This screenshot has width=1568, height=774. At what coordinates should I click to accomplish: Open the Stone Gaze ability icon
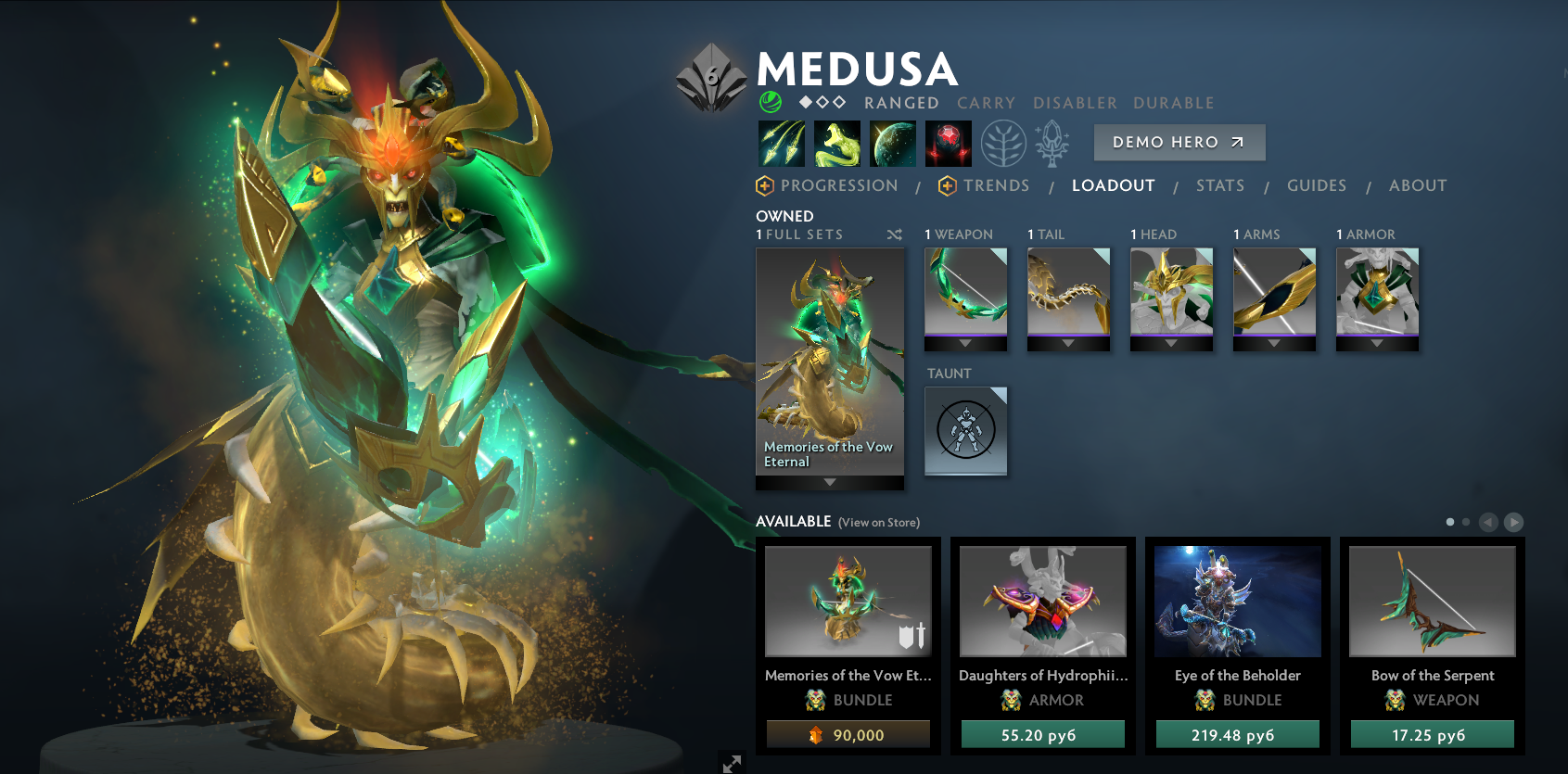949,144
